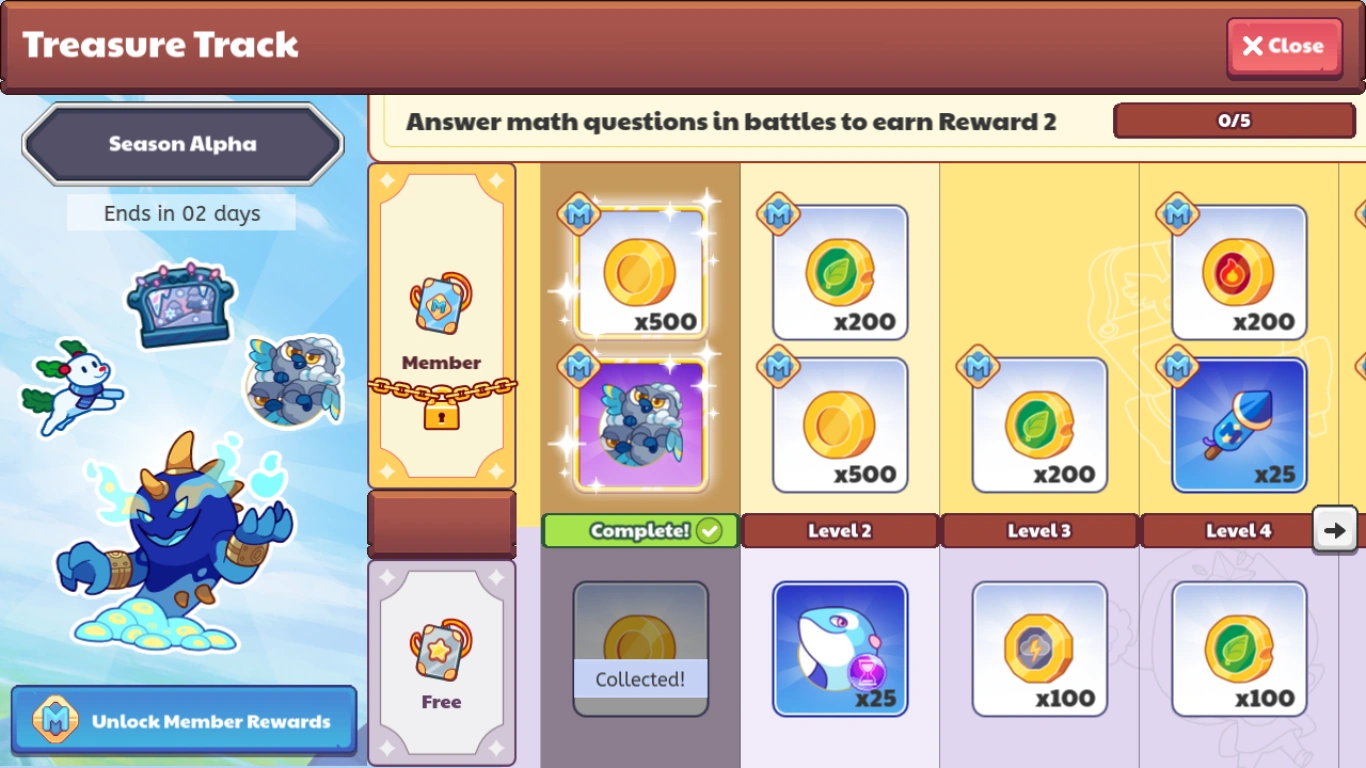Click the Collected gold coin reward
Viewport: 1366px width, 768px height.
coord(639,648)
